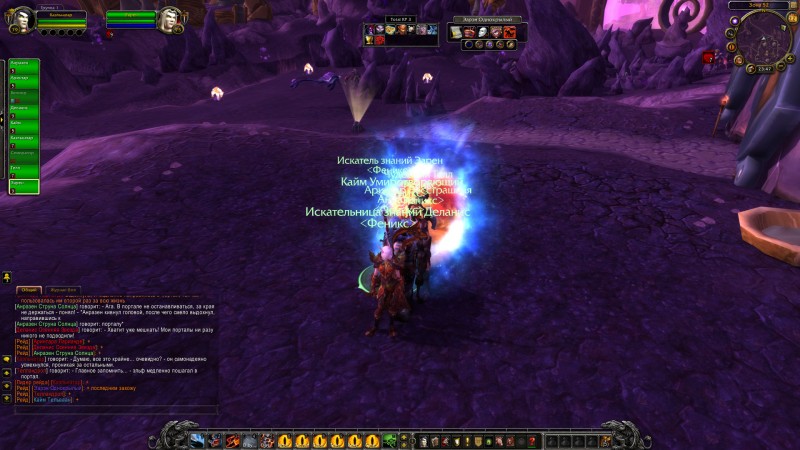This screenshot has height=450, width=800.
Task: Select the player portrait frame
Action: (24, 19)
